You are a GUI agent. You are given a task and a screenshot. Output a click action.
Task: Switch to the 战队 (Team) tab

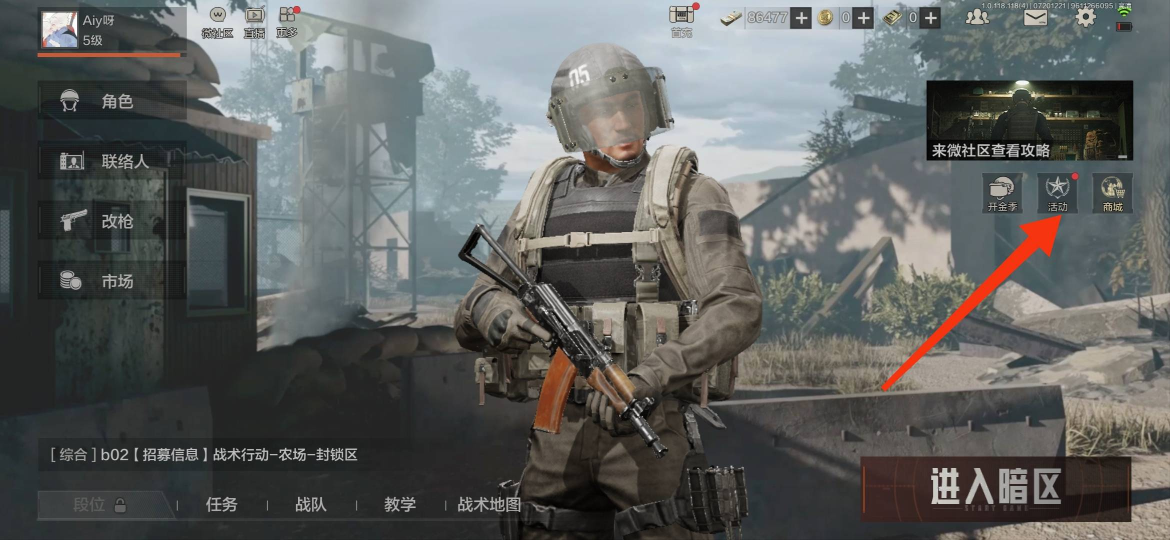click(311, 505)
